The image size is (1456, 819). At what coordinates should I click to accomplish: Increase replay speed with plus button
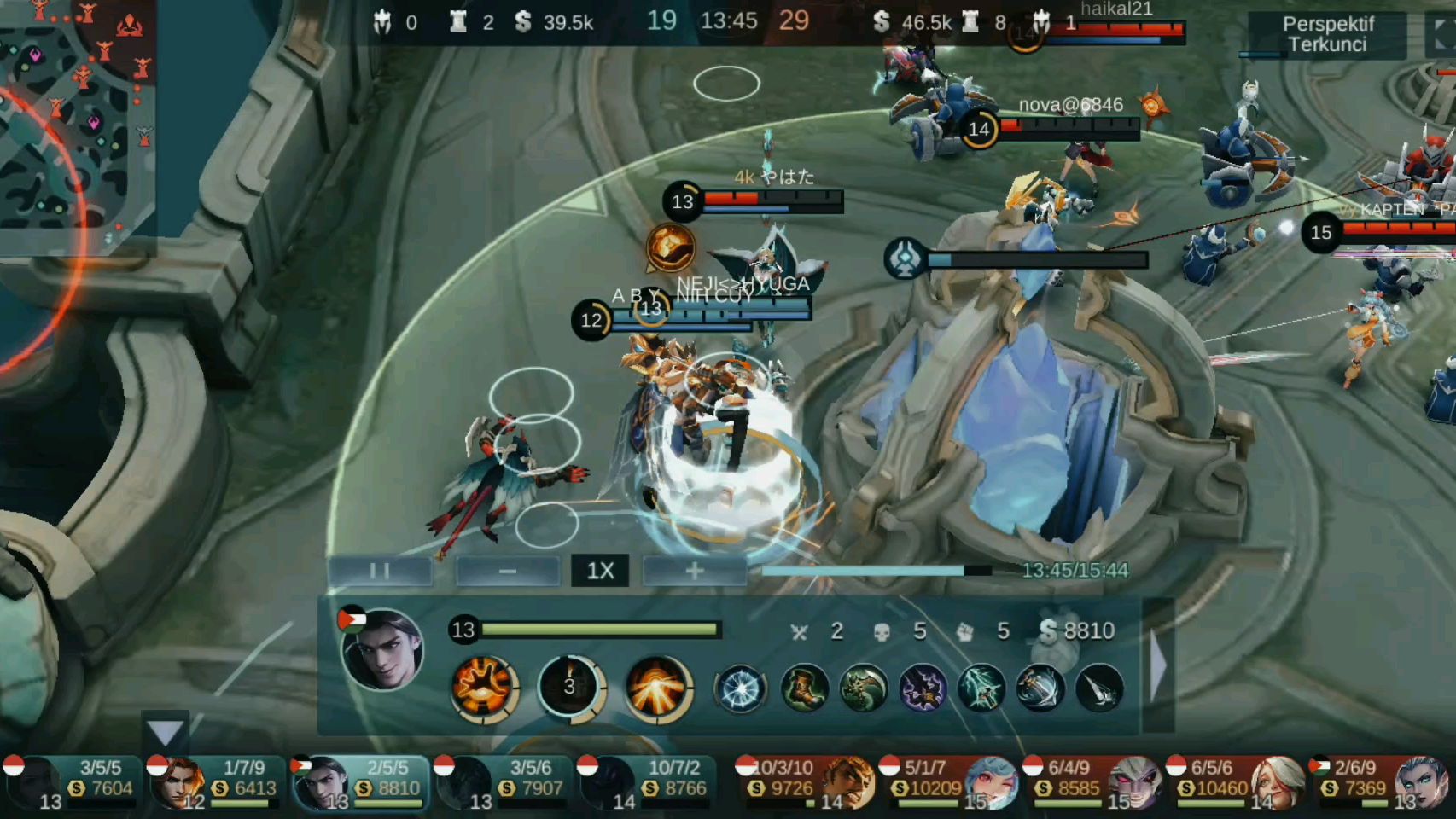click(694, 571)
